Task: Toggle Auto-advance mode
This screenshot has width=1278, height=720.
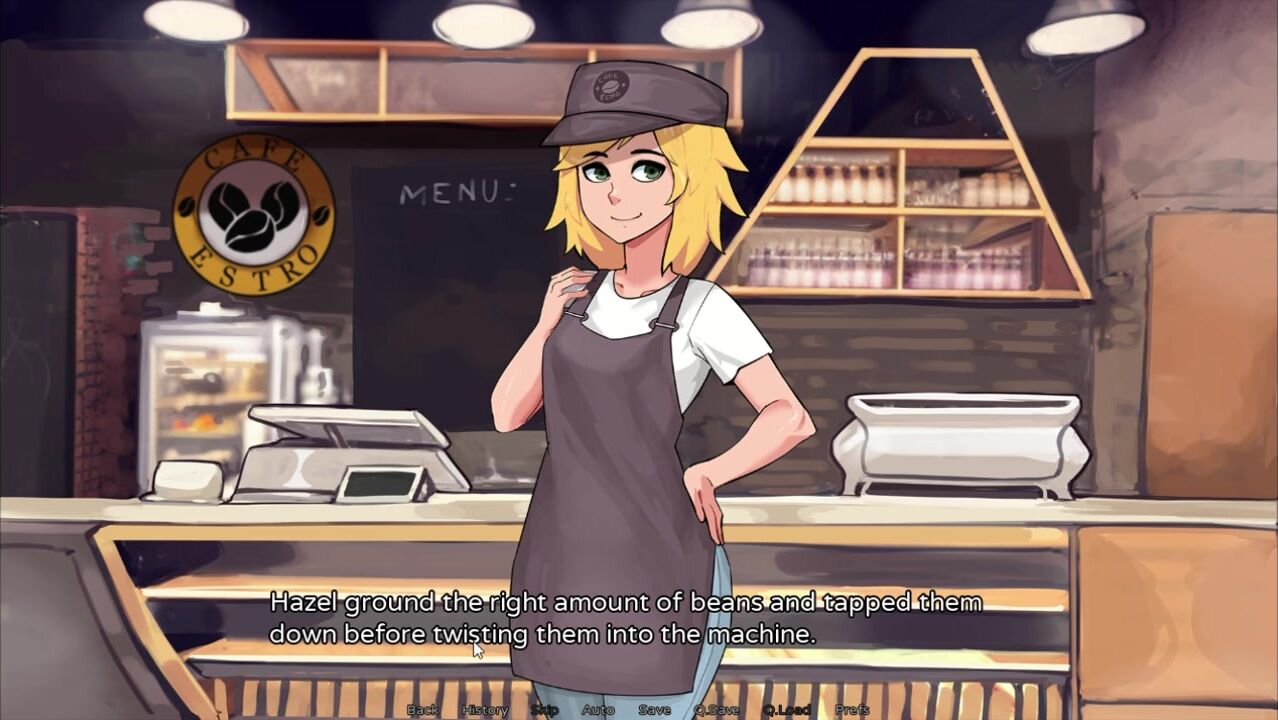Action: [598, 710]
